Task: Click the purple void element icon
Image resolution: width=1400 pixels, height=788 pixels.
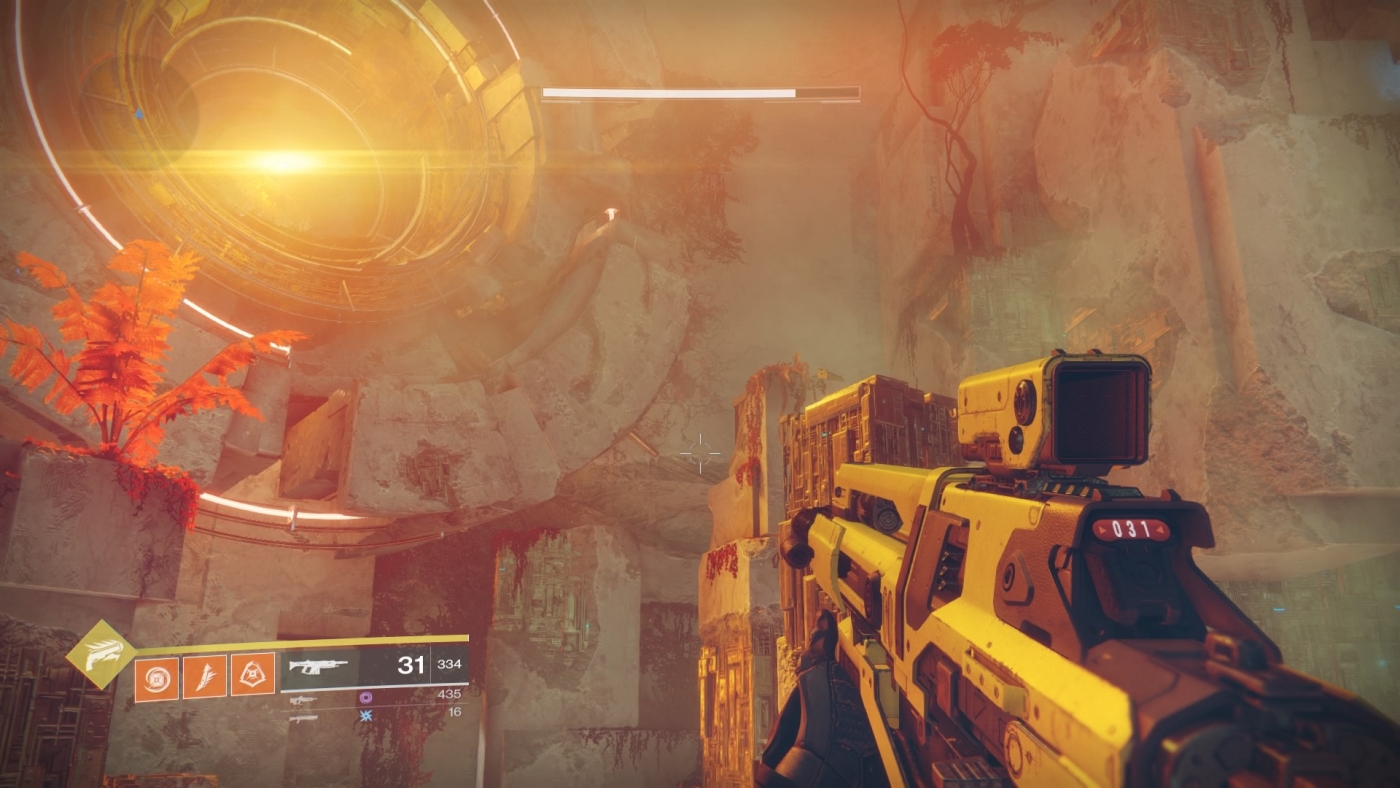Action: [x=367, y=697]
